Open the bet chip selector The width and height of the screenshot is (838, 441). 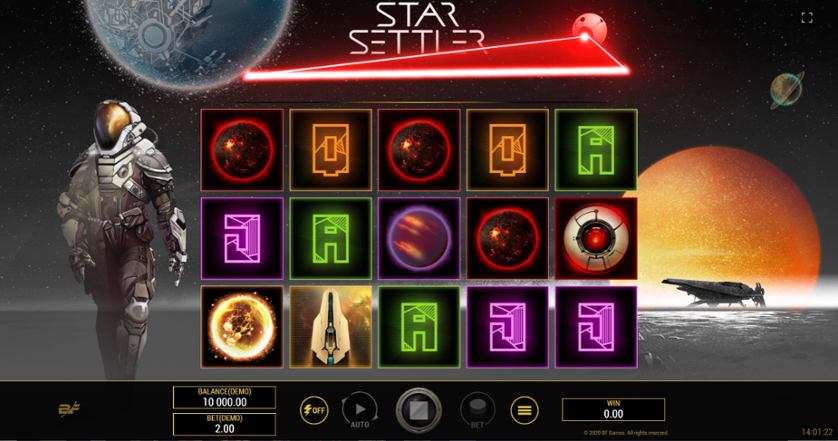pos(477,409)
